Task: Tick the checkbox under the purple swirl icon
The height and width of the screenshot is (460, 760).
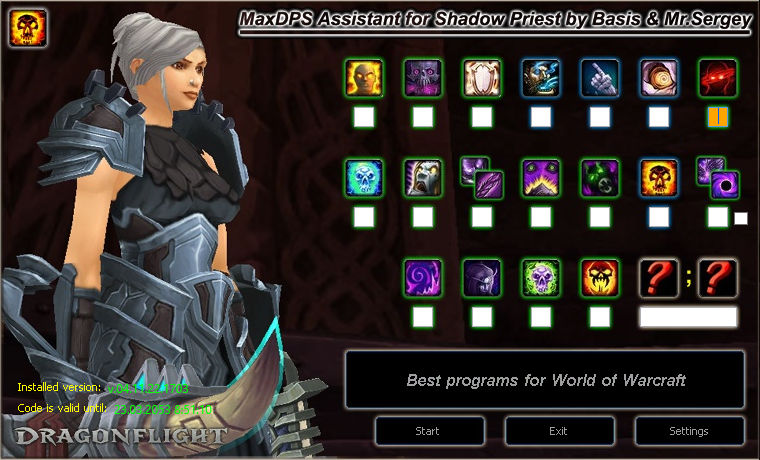Action: click(423, 317)
